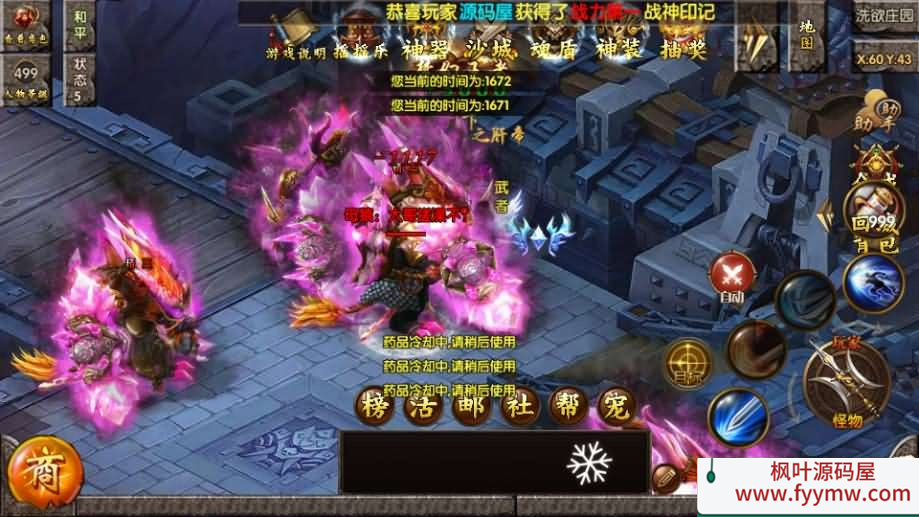Open the 助手 assistant button
This screenshot has width=919, height=517.
coord(873,114)
